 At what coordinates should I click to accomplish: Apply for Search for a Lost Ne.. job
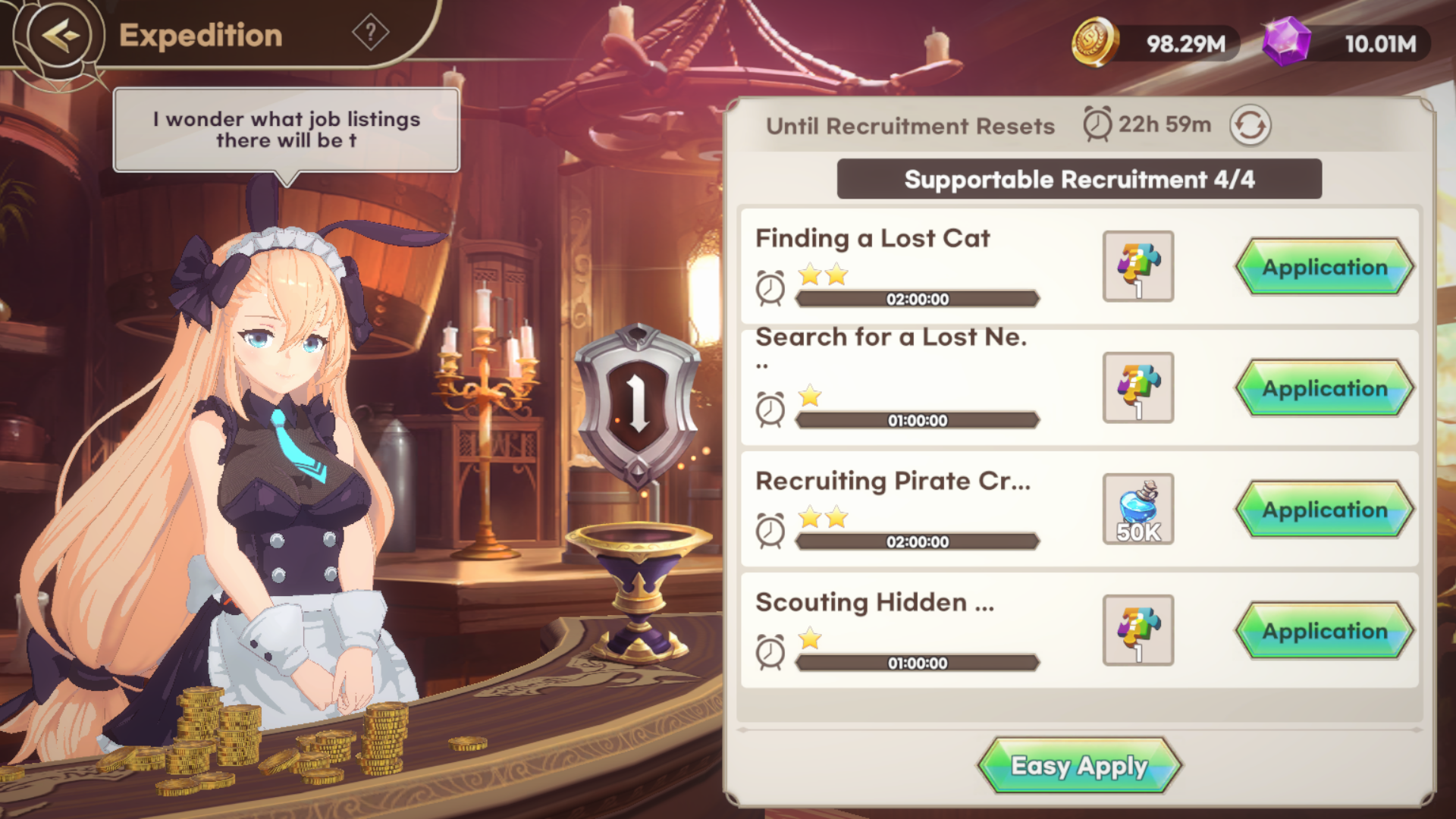click(1324, 388)
